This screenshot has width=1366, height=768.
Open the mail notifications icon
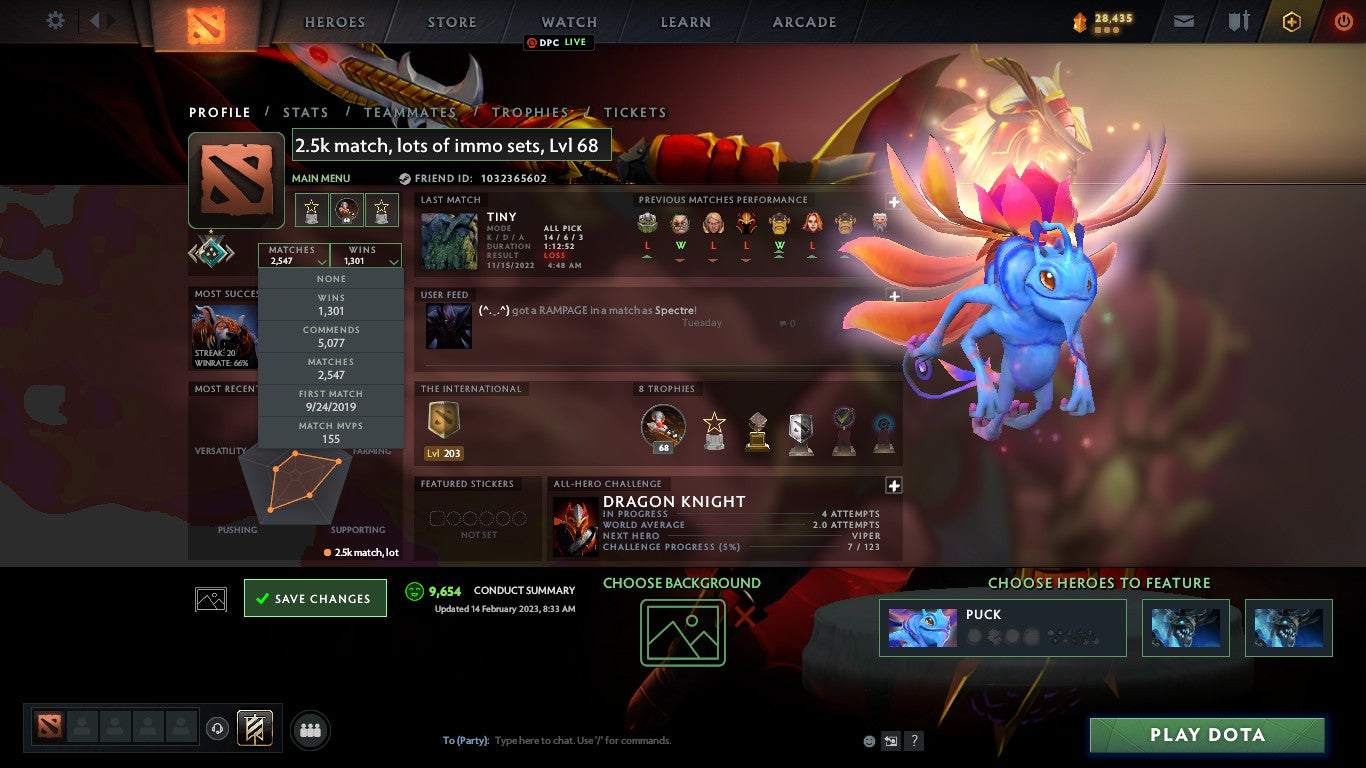1184,20
